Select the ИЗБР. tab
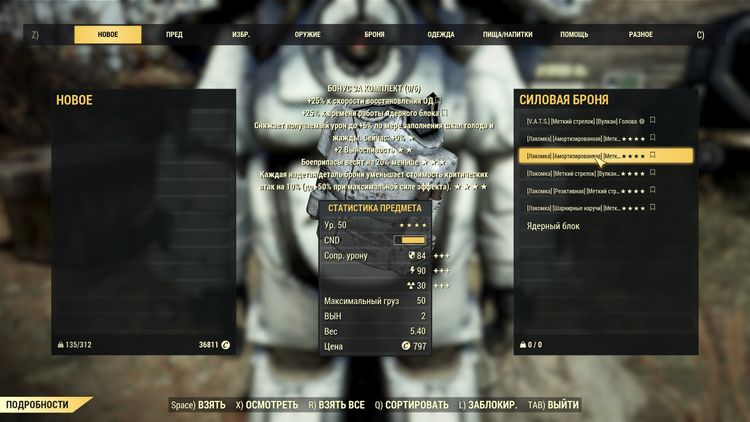 click(241, 34)
